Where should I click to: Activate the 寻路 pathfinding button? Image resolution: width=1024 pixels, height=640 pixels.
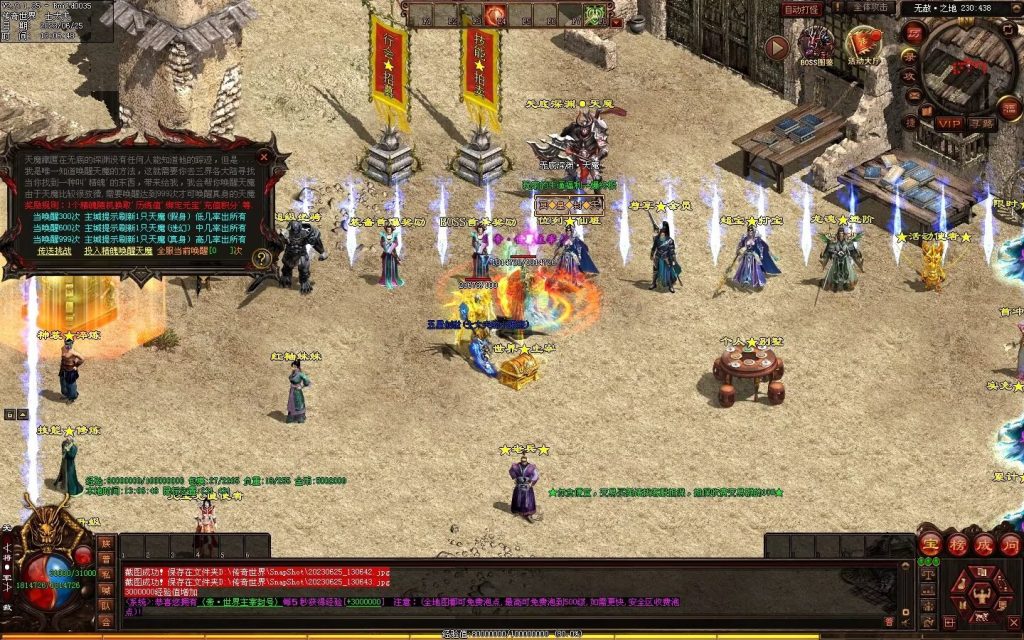tap(982, 123)
